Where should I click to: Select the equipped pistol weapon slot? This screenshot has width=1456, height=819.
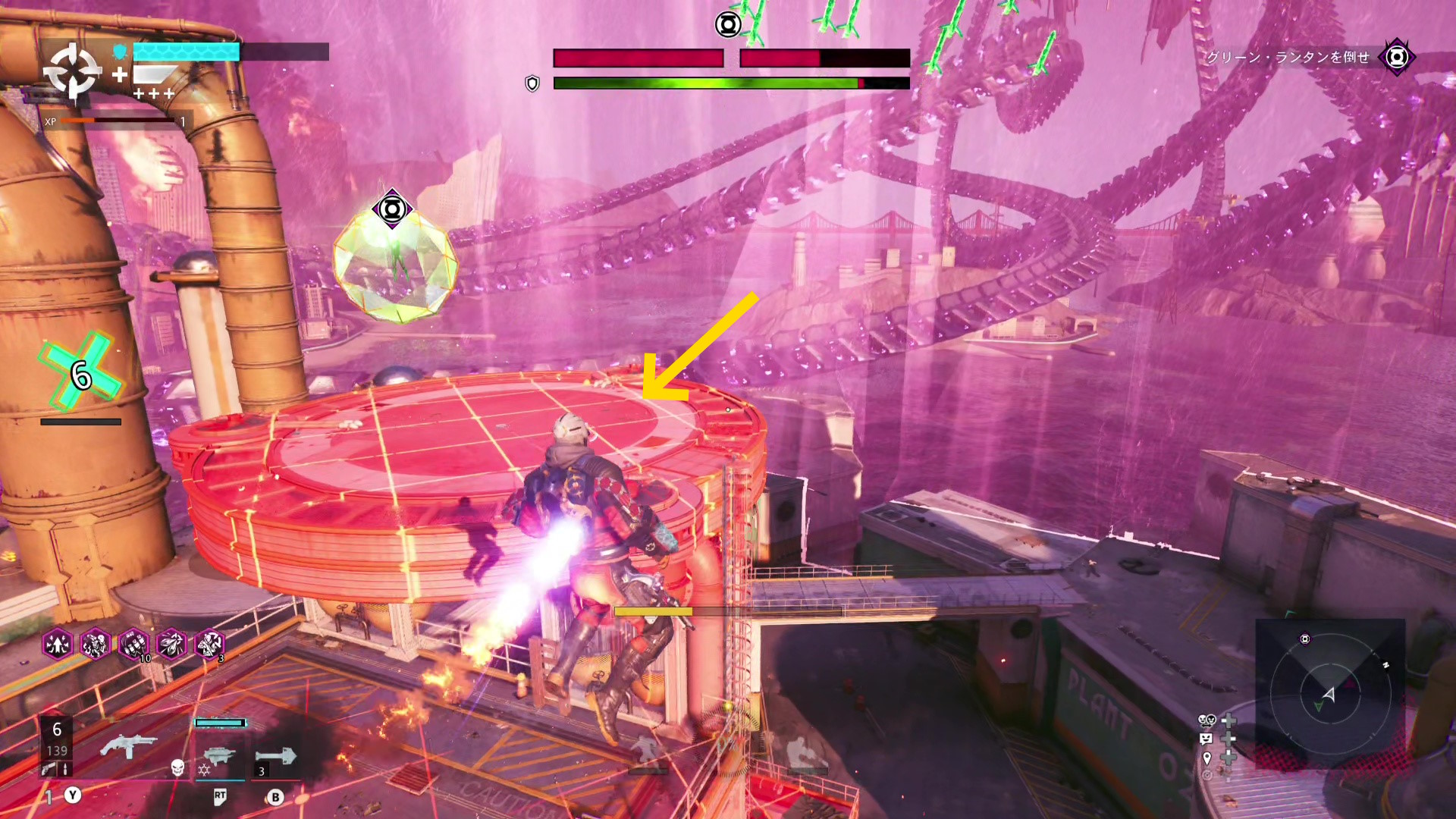pyautogui.click(x=128, y=747)
